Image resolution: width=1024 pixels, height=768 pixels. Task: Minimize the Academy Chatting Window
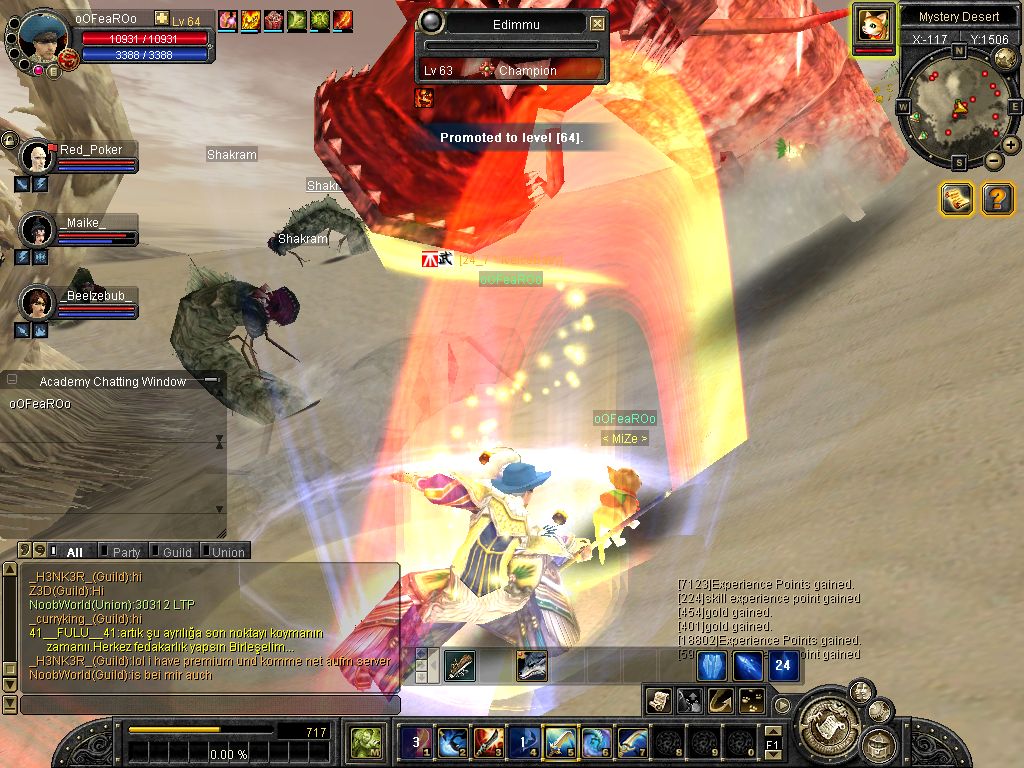tap(210, 381)
